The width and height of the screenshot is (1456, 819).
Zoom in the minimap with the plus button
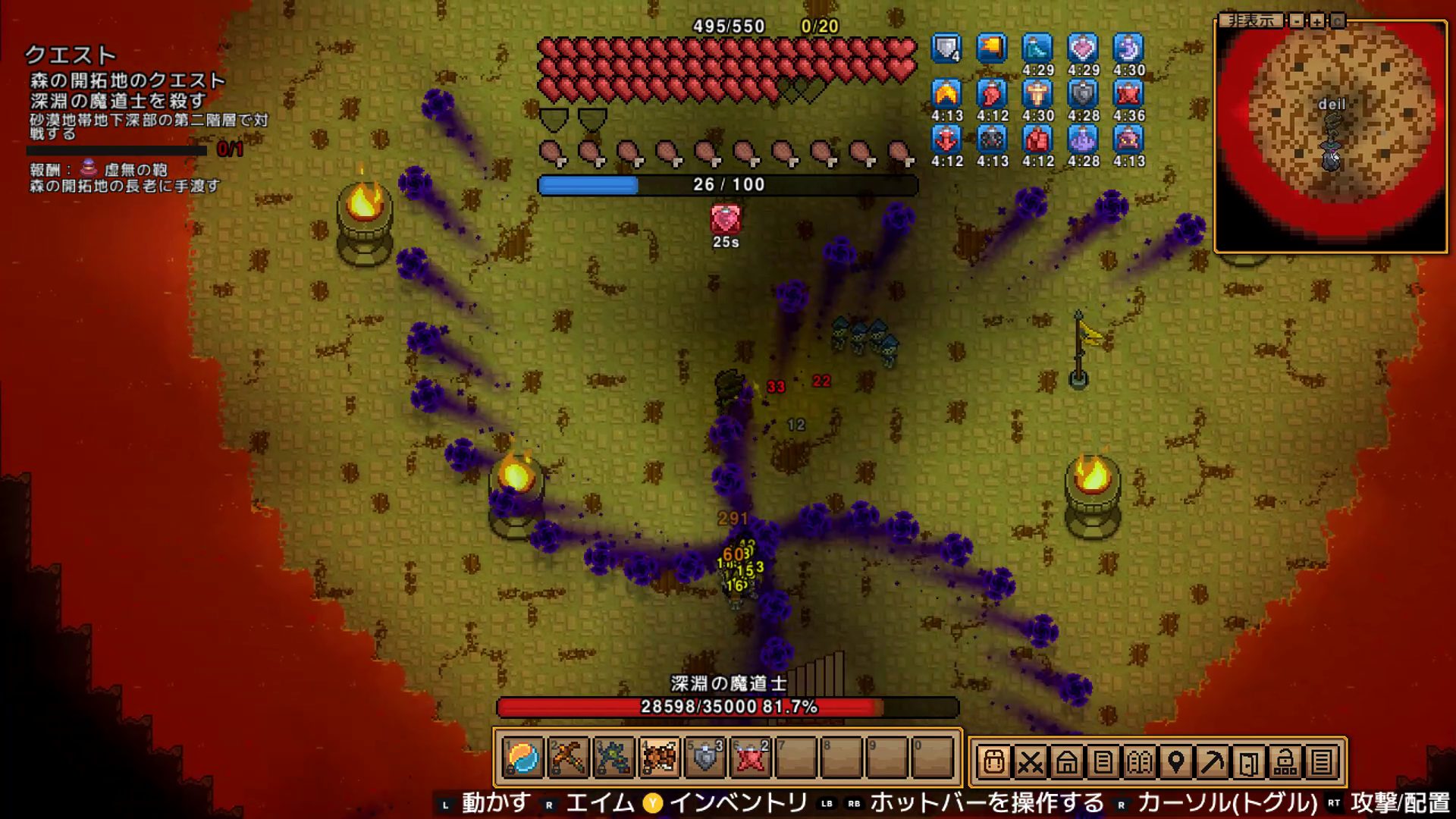(x=1317, y=20)
